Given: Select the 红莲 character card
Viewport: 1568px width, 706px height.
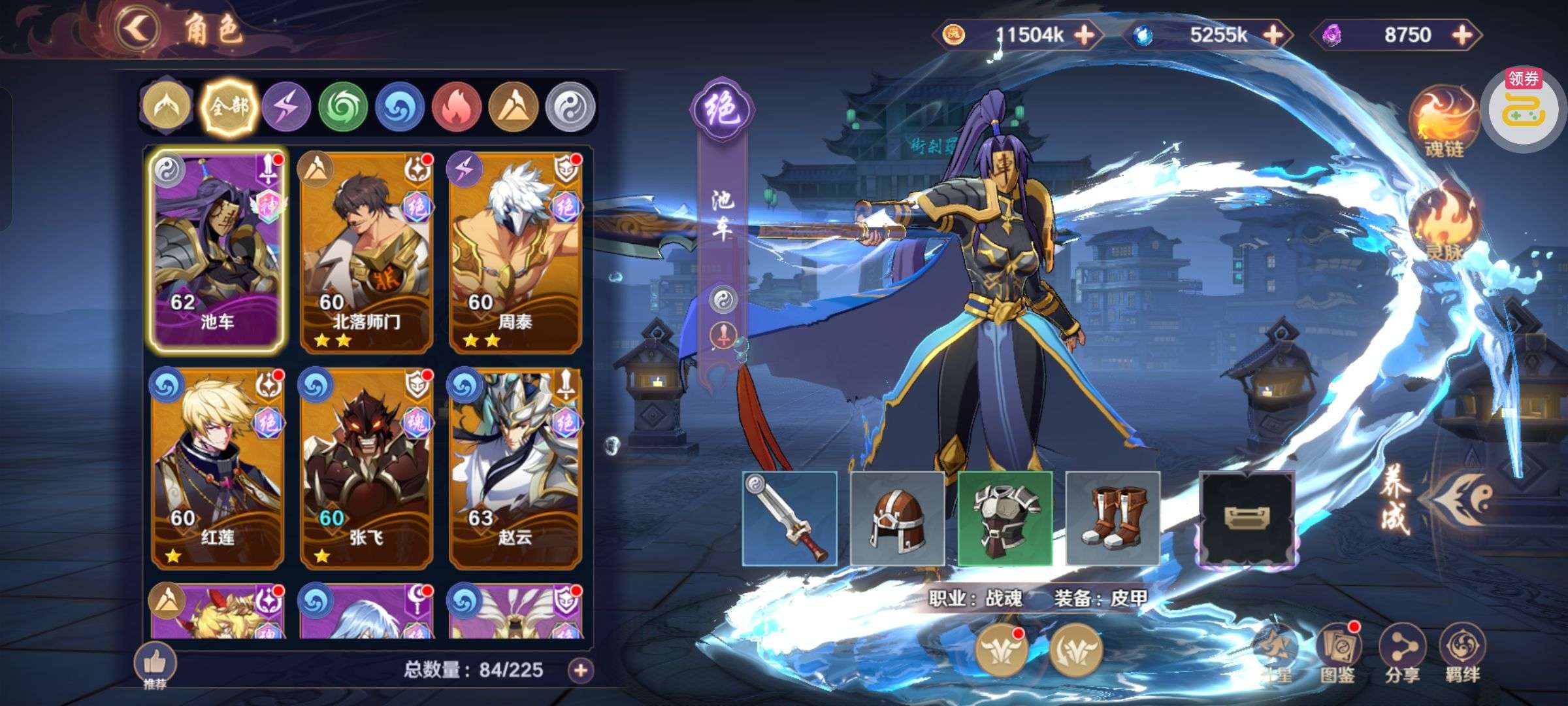Looking at the screenshot, I should (217, 468).
